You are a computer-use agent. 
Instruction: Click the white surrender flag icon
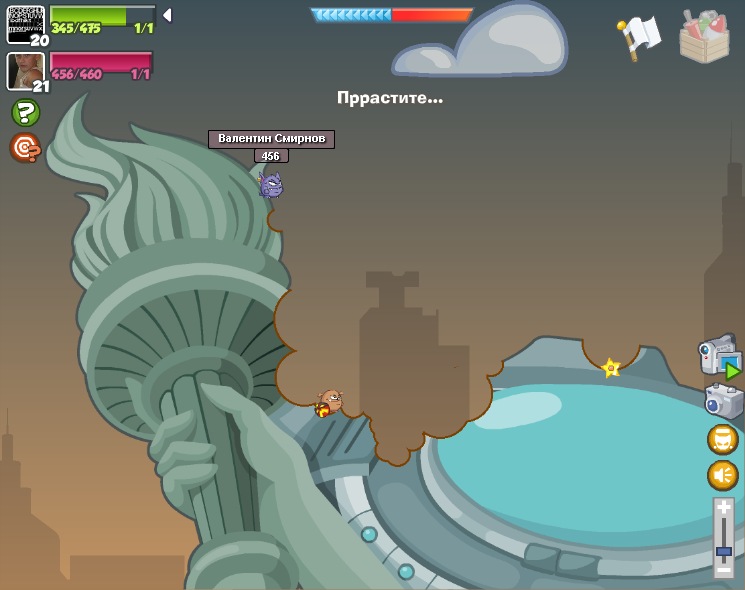pos(638,36)
